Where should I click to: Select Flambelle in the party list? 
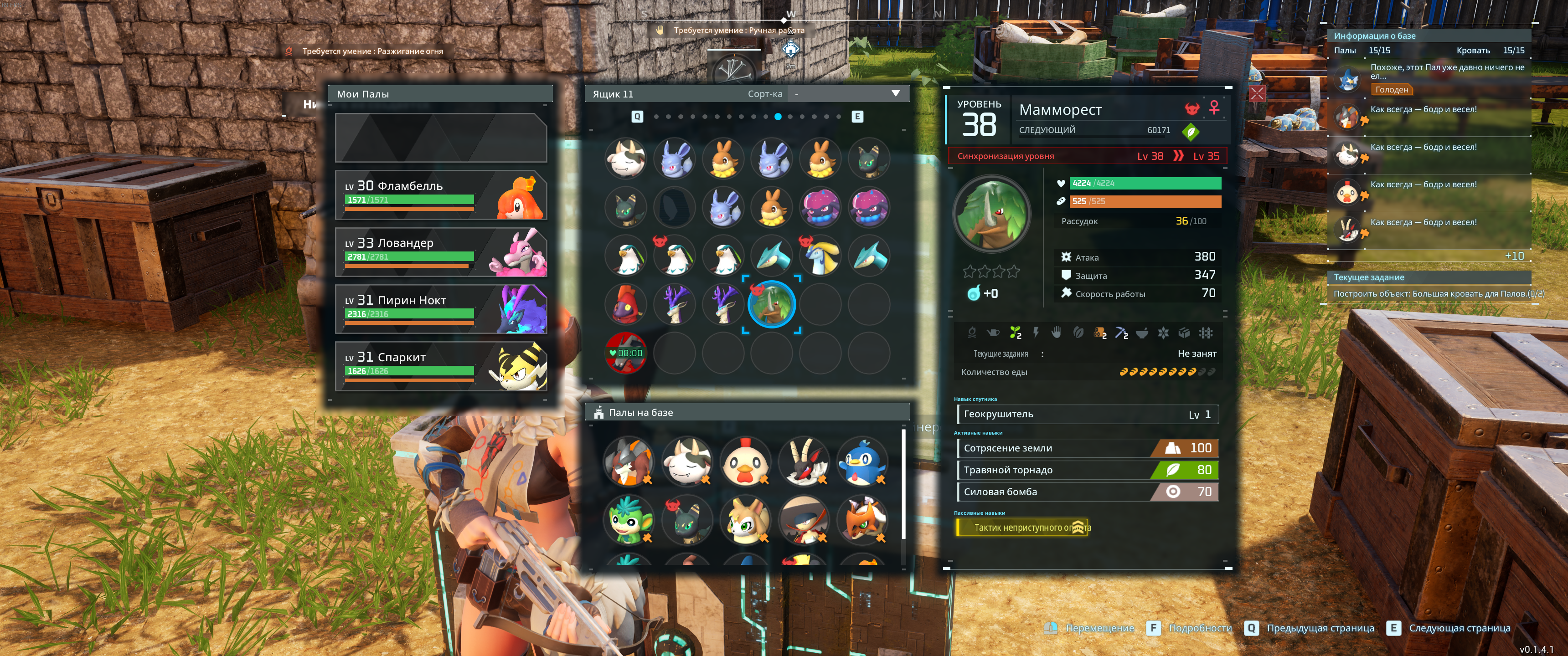pyautogui.click(x=441, y=195)
